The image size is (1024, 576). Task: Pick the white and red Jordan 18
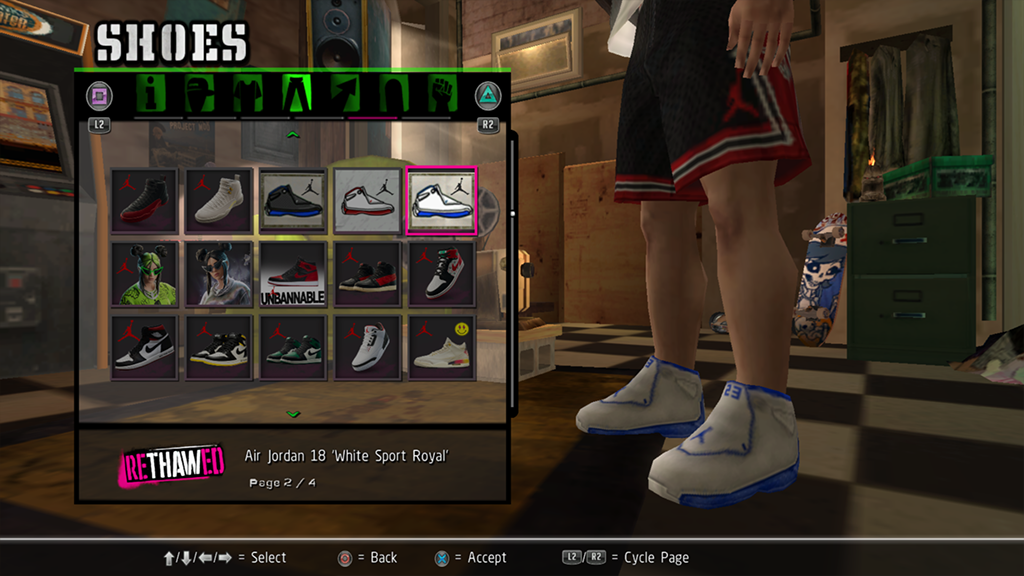click(x=367, y=201)
